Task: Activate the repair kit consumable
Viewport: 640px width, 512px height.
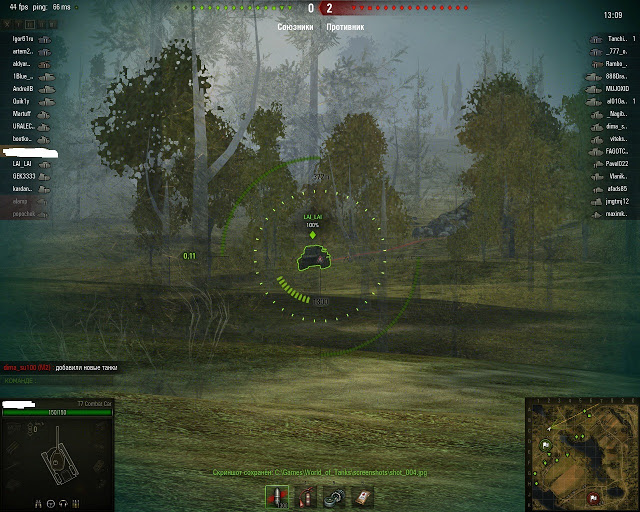Action: pyautogui.click(x=334, y=497)
